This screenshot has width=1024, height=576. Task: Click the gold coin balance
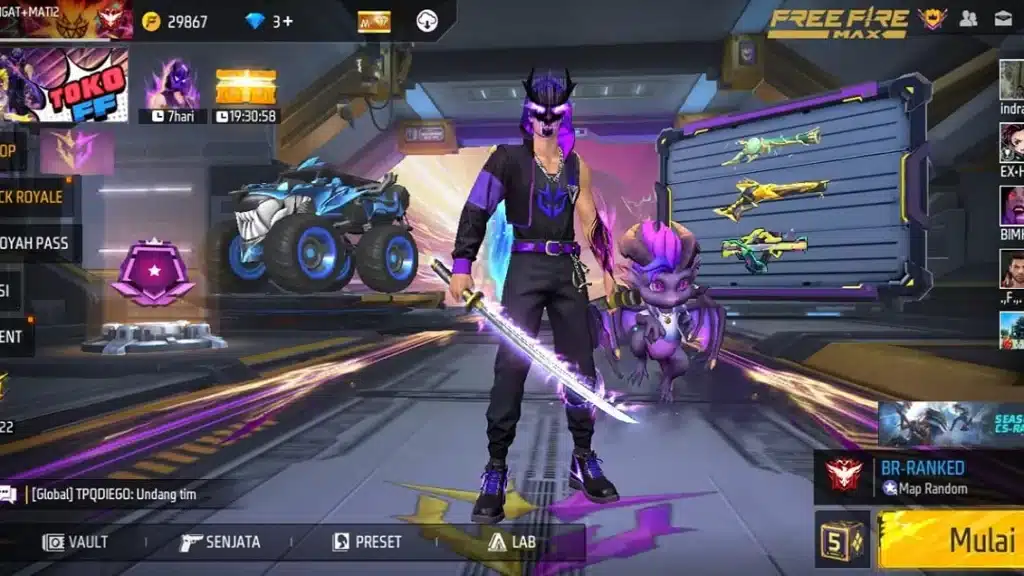coord(174,21)
